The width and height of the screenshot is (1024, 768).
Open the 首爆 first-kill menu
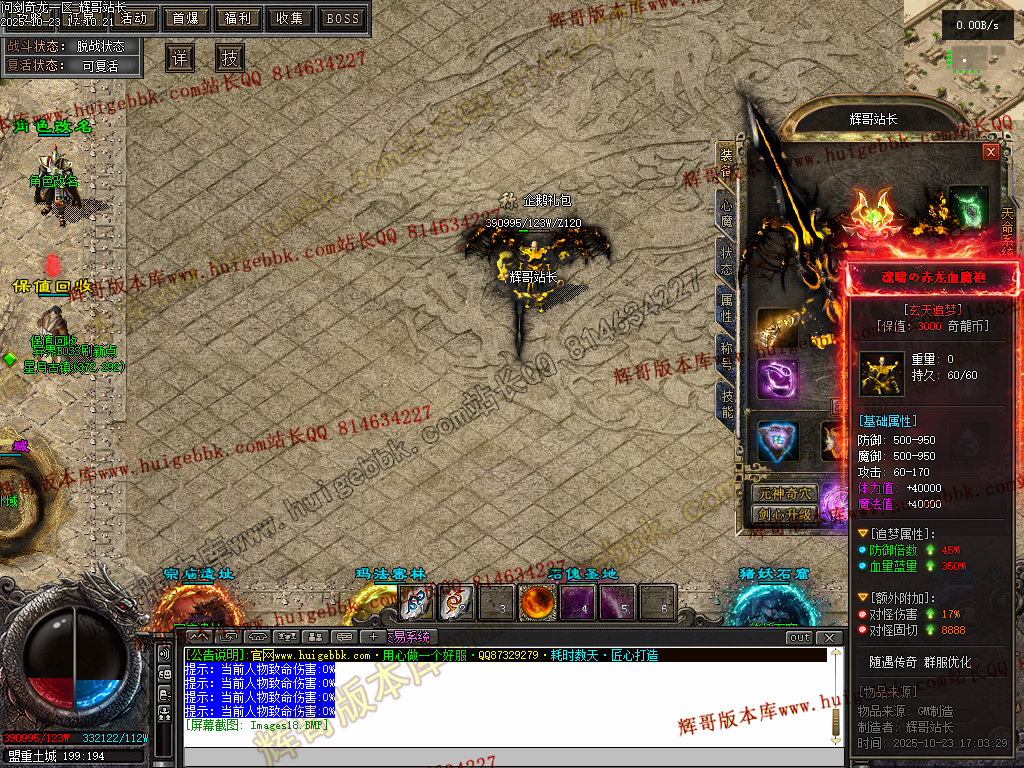[186, 18]
